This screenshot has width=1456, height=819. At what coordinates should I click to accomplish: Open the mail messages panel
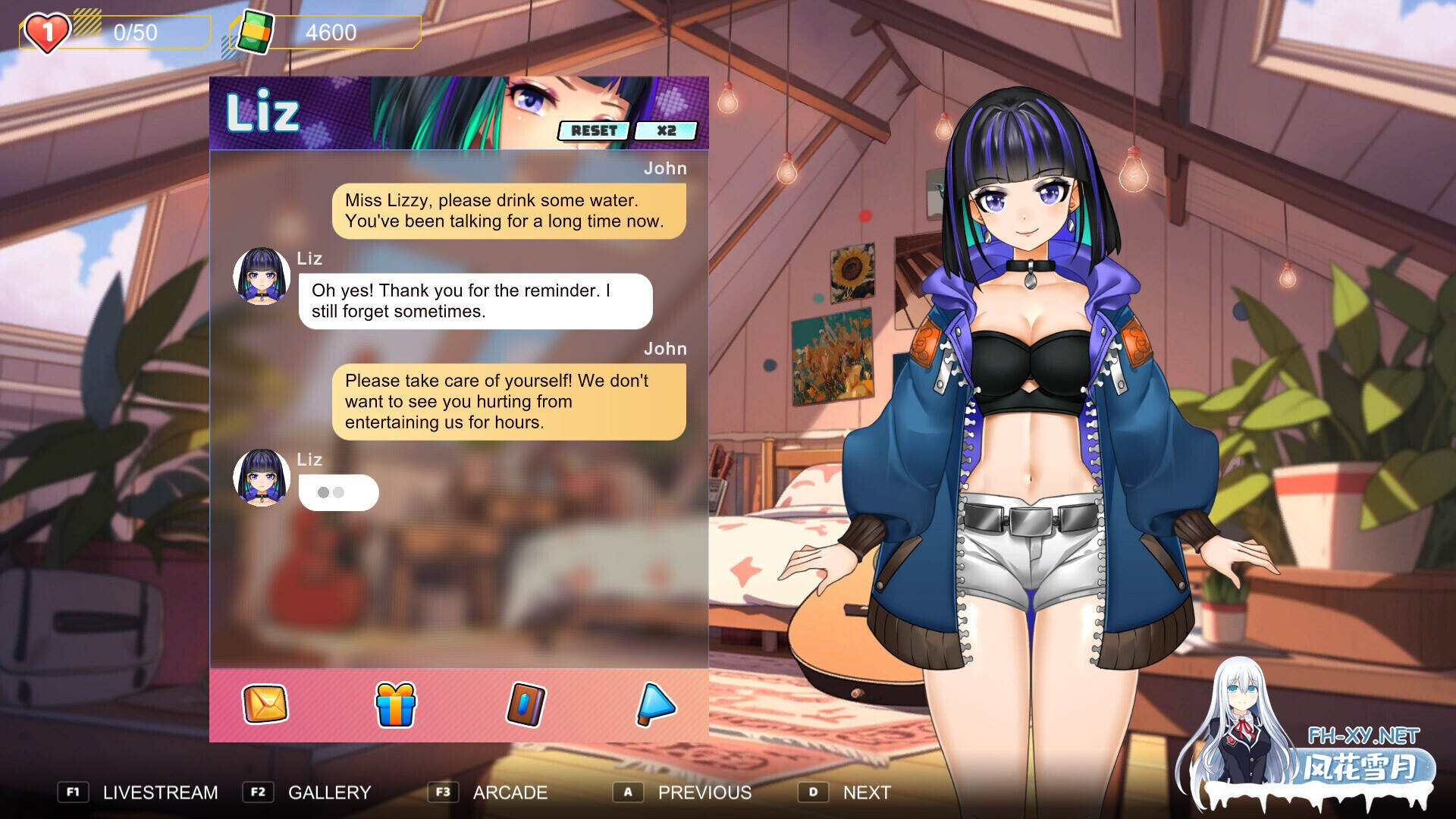pos(264,705)
